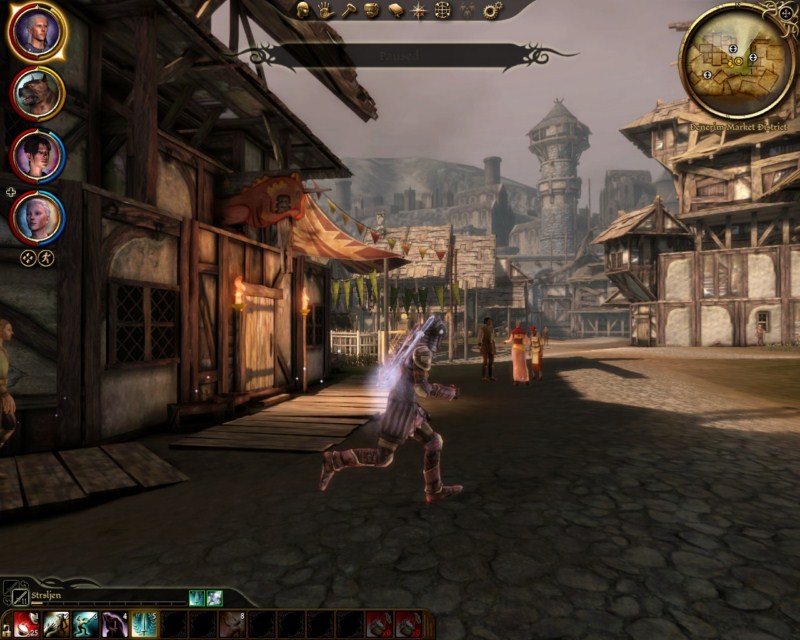Open the hand icon menu
Screen dimensions: 800x640
pyautogui.click(x=325, y=10)
